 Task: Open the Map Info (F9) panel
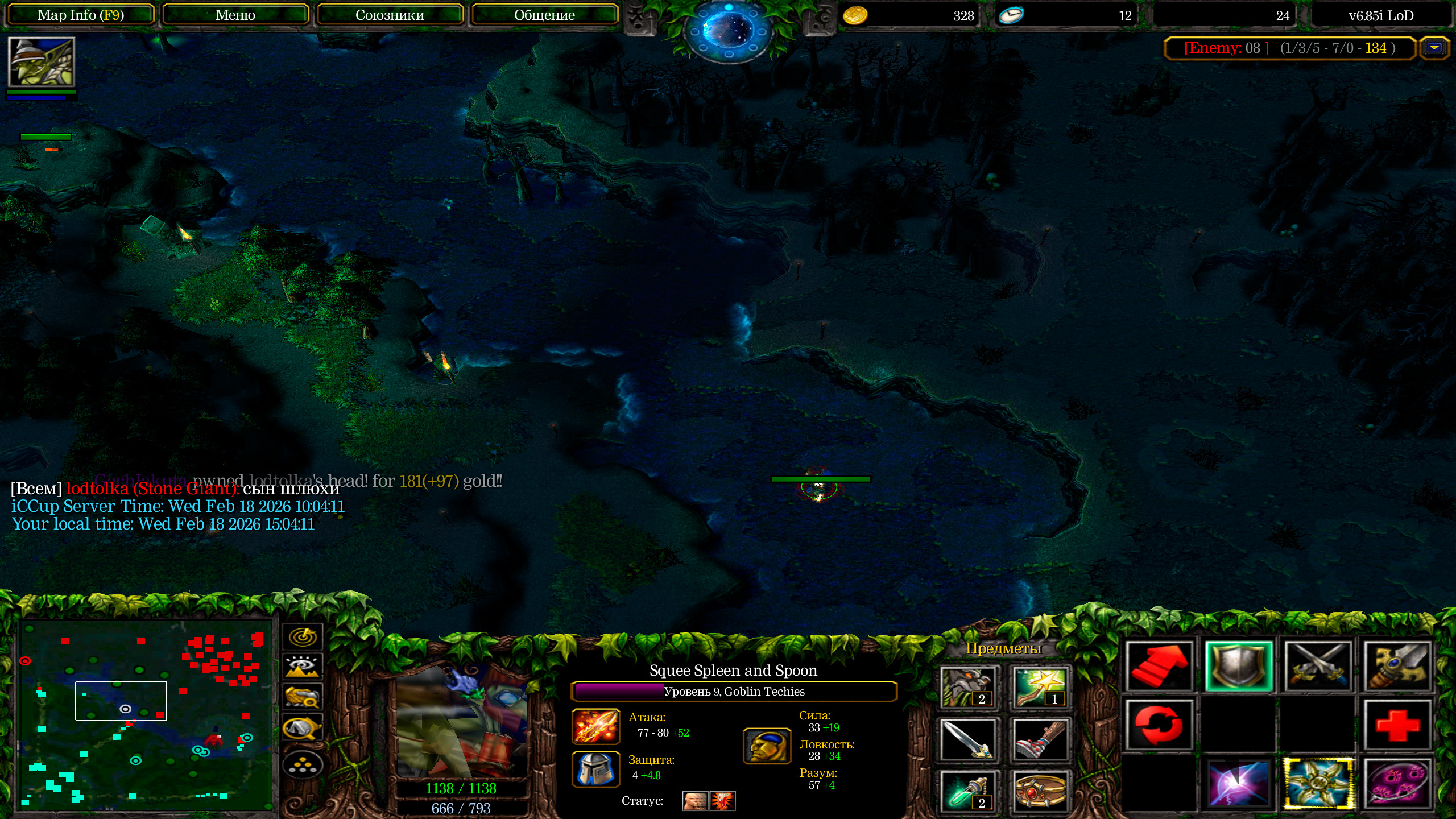click(x=80, y=15)
